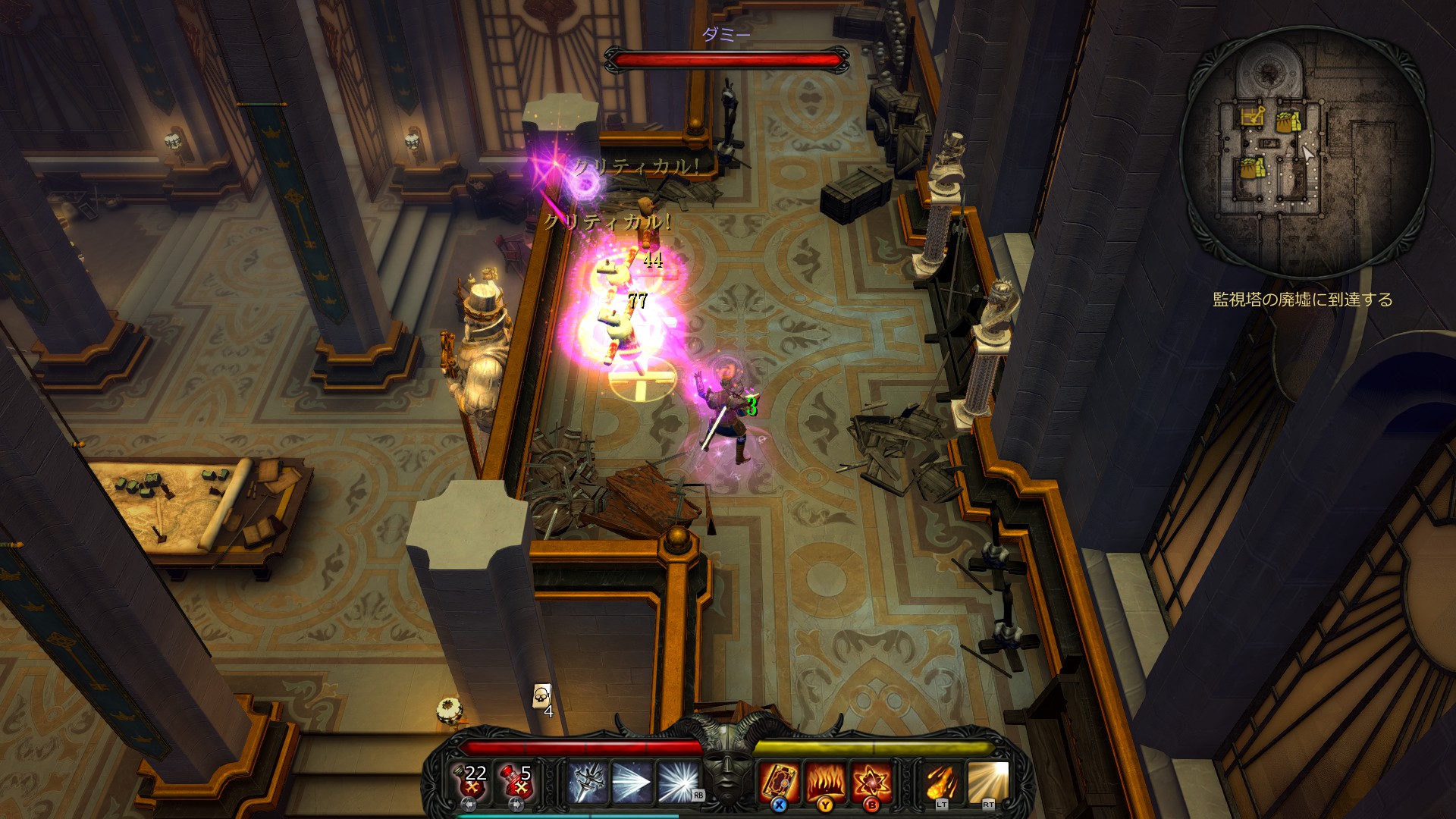Trigger the white starburst slash skill
The width and height of the screenshot is (1456, 819).
pyautogui.click(x=677, y=782)
